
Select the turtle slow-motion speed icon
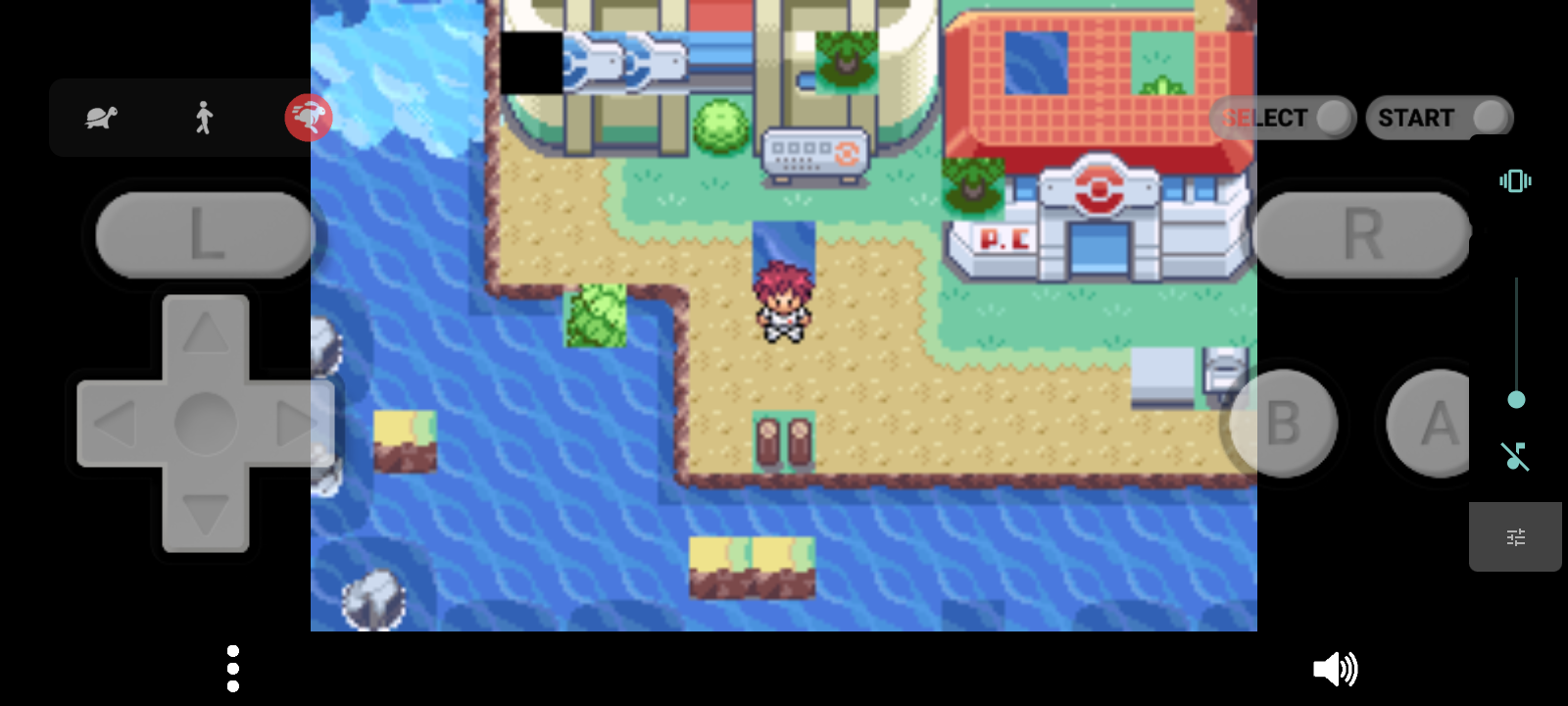pyautogui.click(x=101, y=118)
